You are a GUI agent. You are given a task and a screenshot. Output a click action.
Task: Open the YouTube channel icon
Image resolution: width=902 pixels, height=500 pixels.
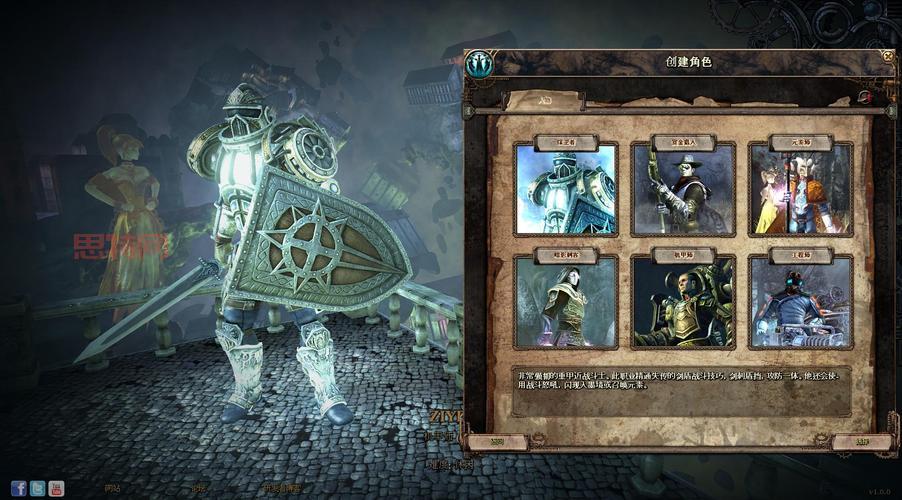pos(56,488)
